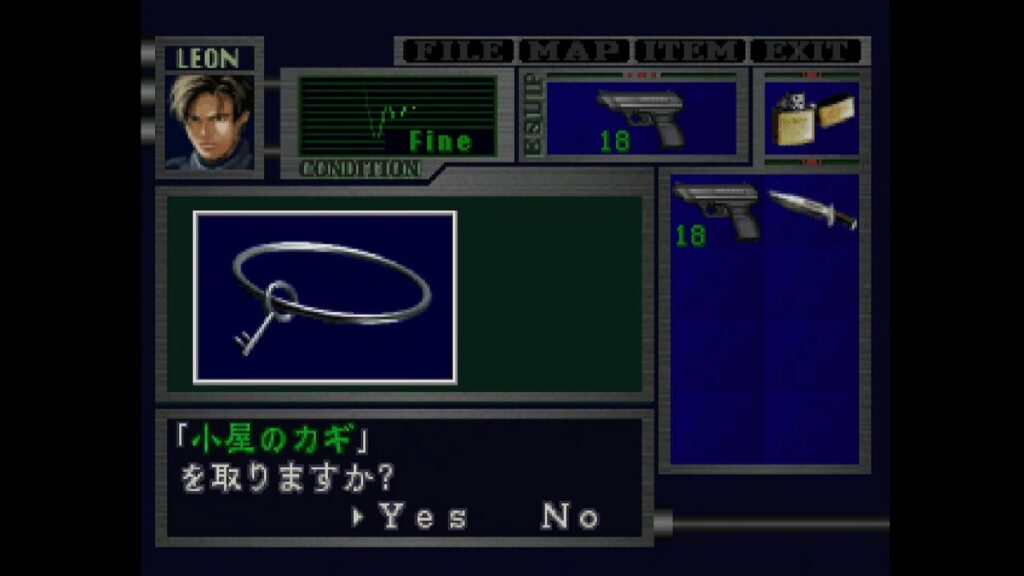
Task: Click the equipped handgun slot
Action: (641, 119)
